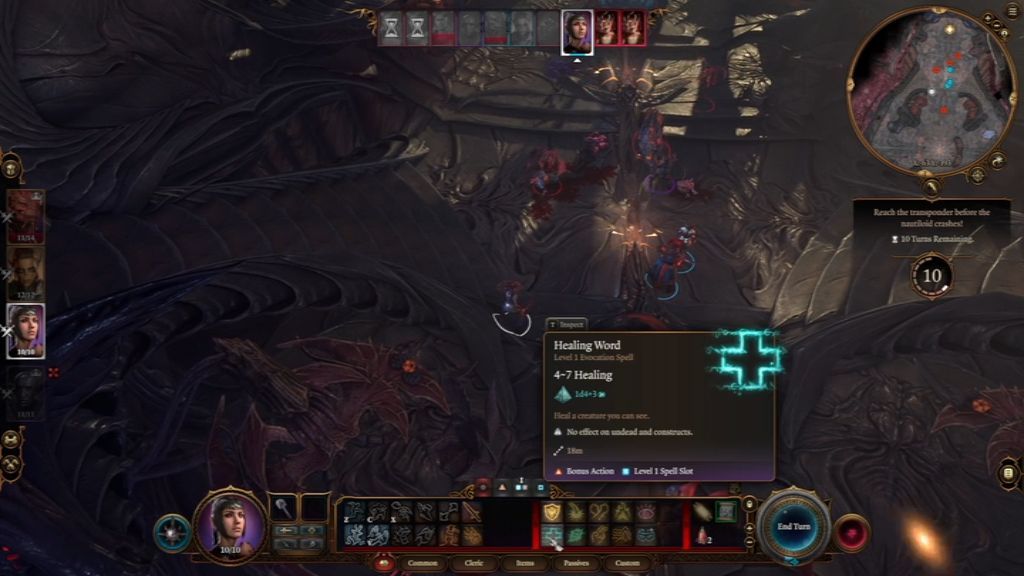
Task: Select the Items hotbar tab
Action: pyautogui.click(x=522, y=563)
